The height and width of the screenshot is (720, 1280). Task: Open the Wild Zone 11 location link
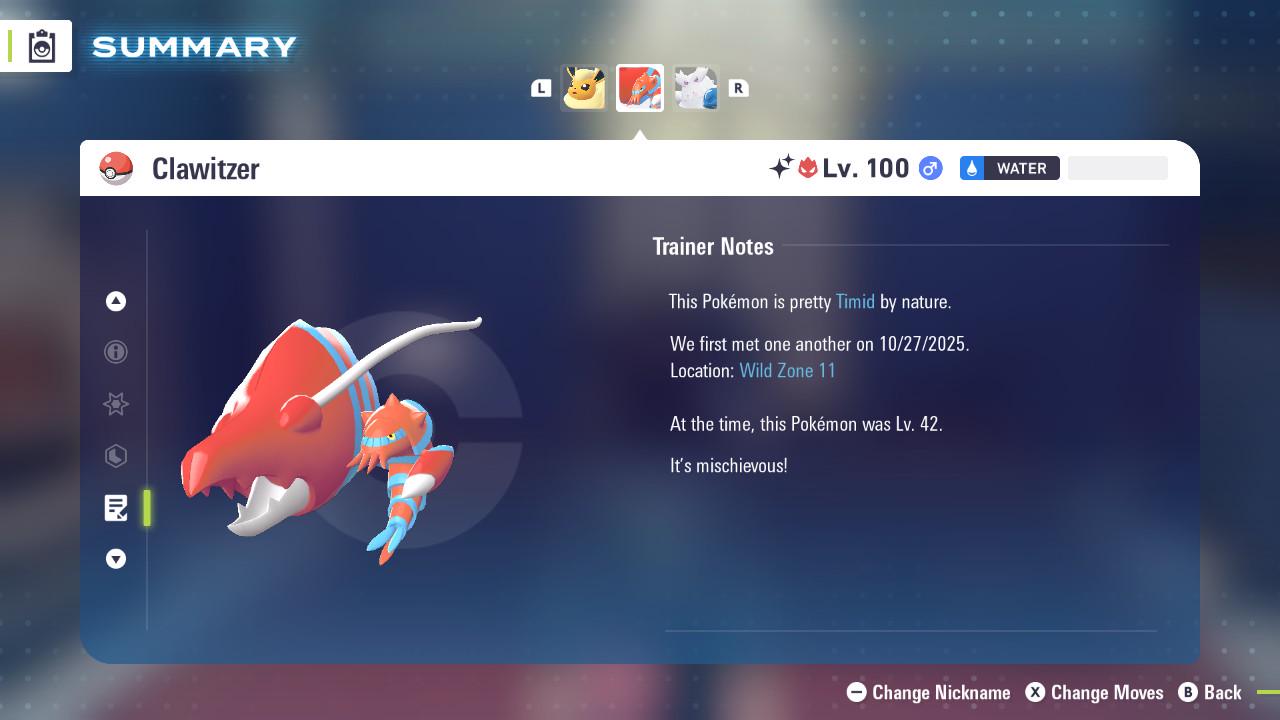point(788,370)
